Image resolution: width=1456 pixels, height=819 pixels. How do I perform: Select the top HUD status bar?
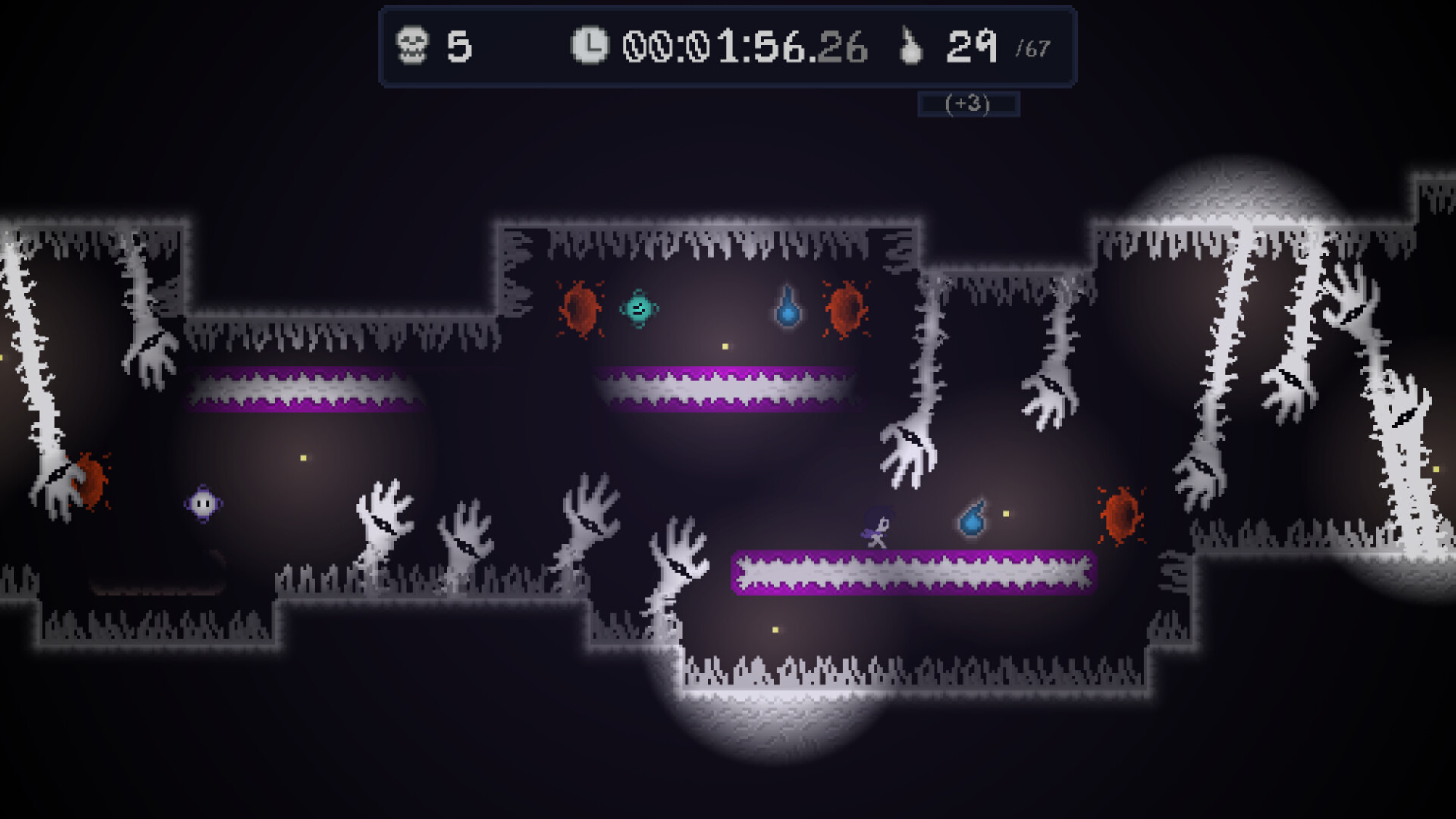[728, 47]
